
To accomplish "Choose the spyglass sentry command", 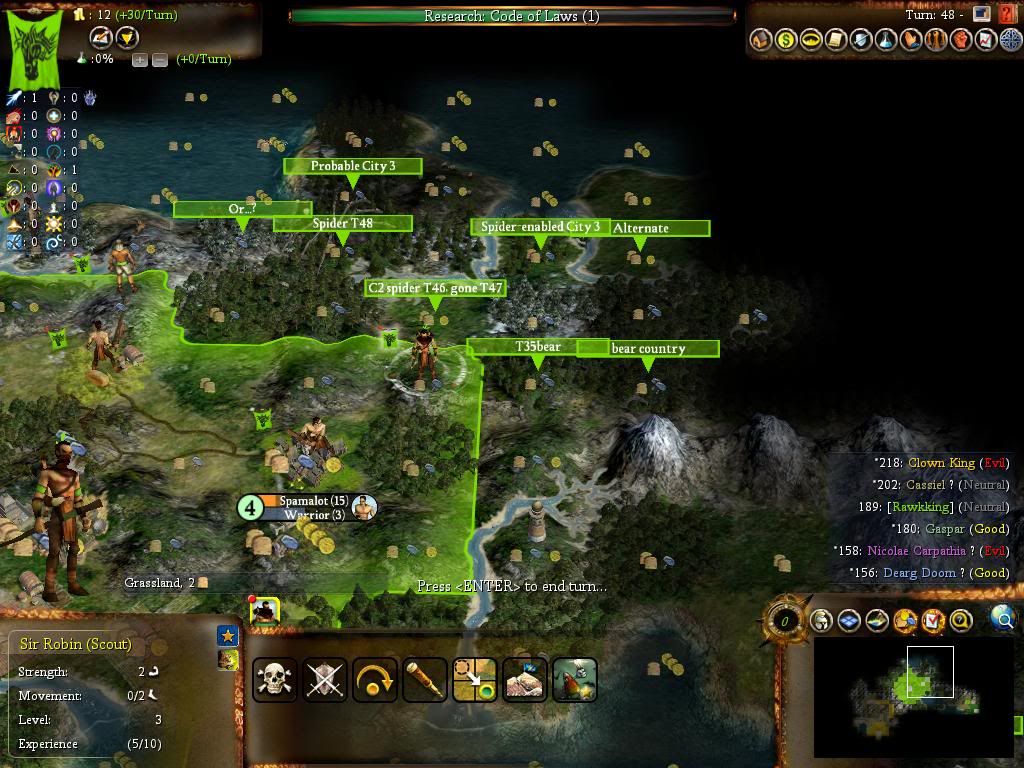I will [425, 680].
